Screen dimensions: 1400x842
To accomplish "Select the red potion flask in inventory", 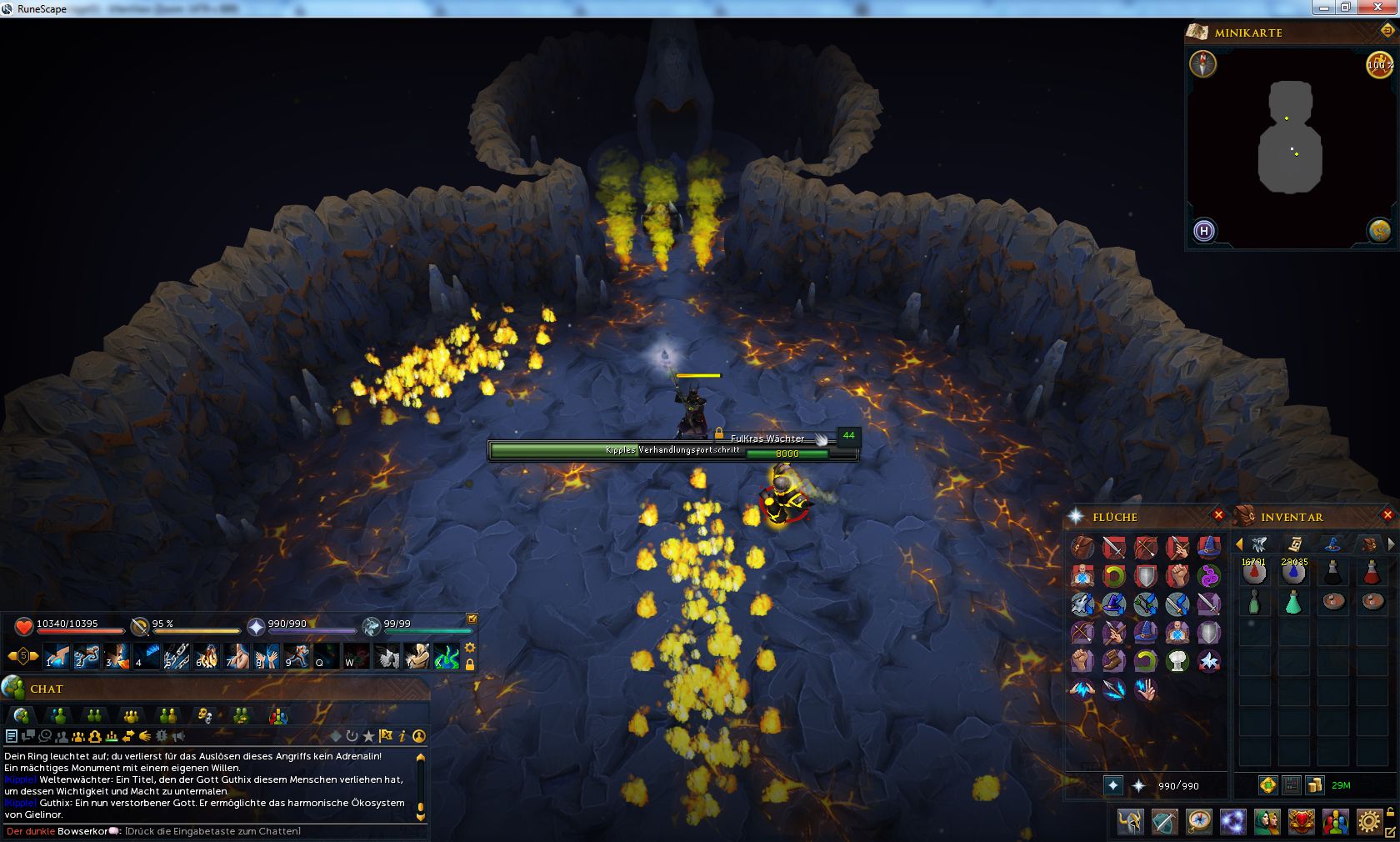I will click(x=1371, y=573).
